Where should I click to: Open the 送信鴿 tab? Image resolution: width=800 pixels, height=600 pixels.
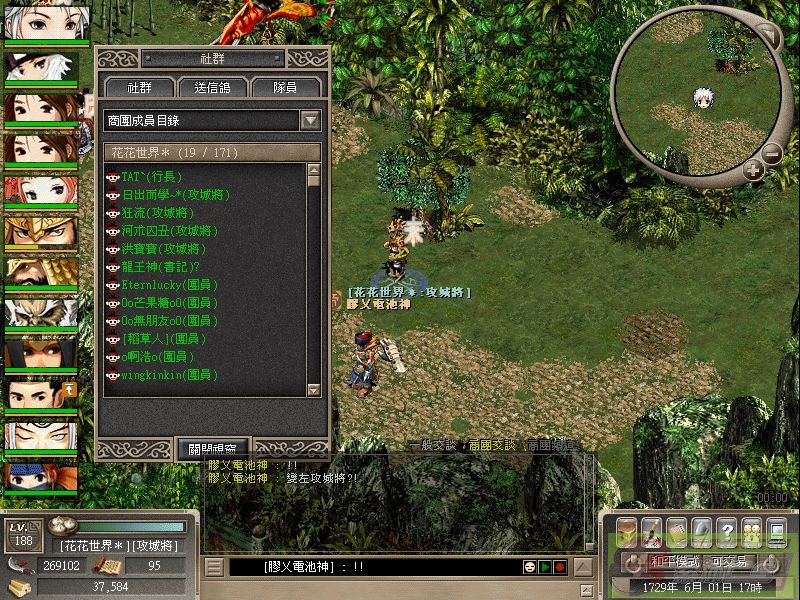click(x=212, y=88)
